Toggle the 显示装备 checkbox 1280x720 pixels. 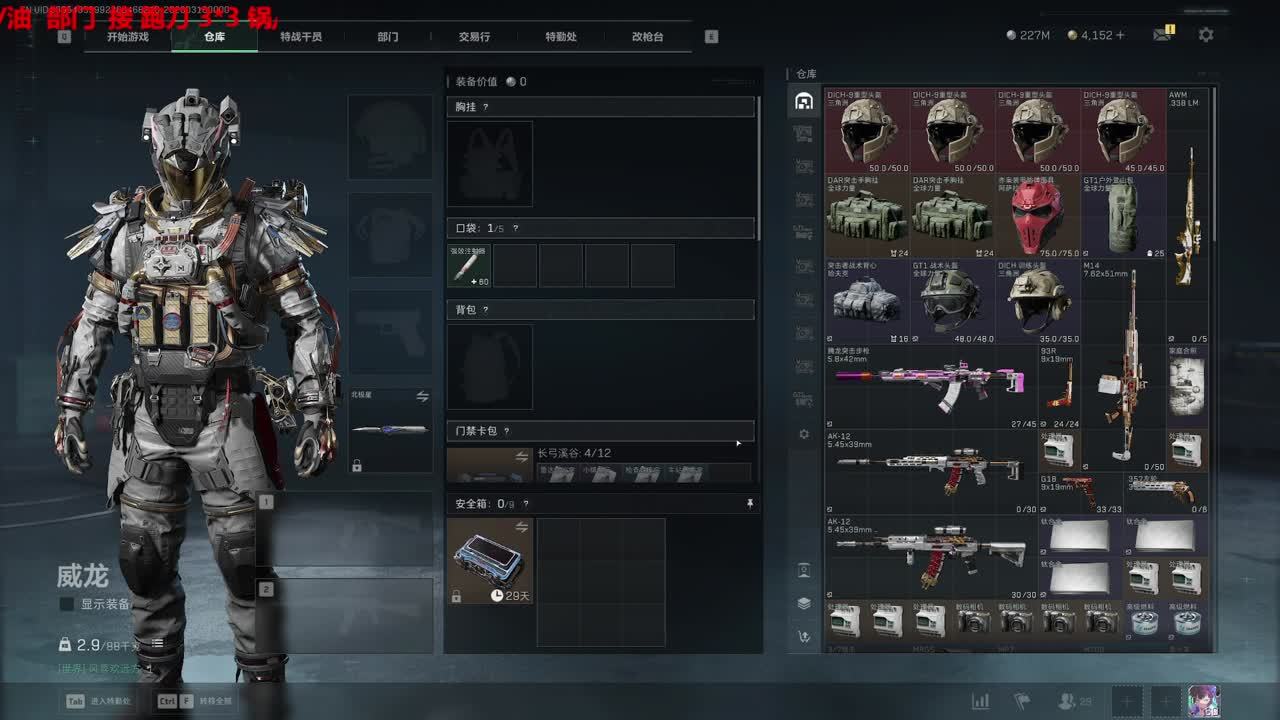(67, 604)
